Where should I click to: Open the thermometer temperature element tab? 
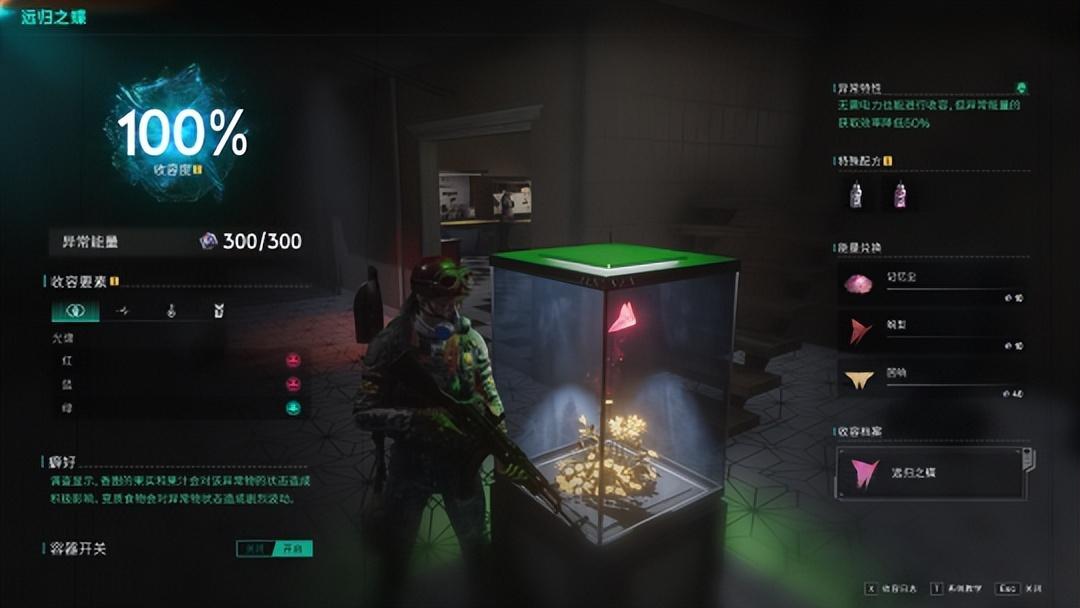coord(171,312)
